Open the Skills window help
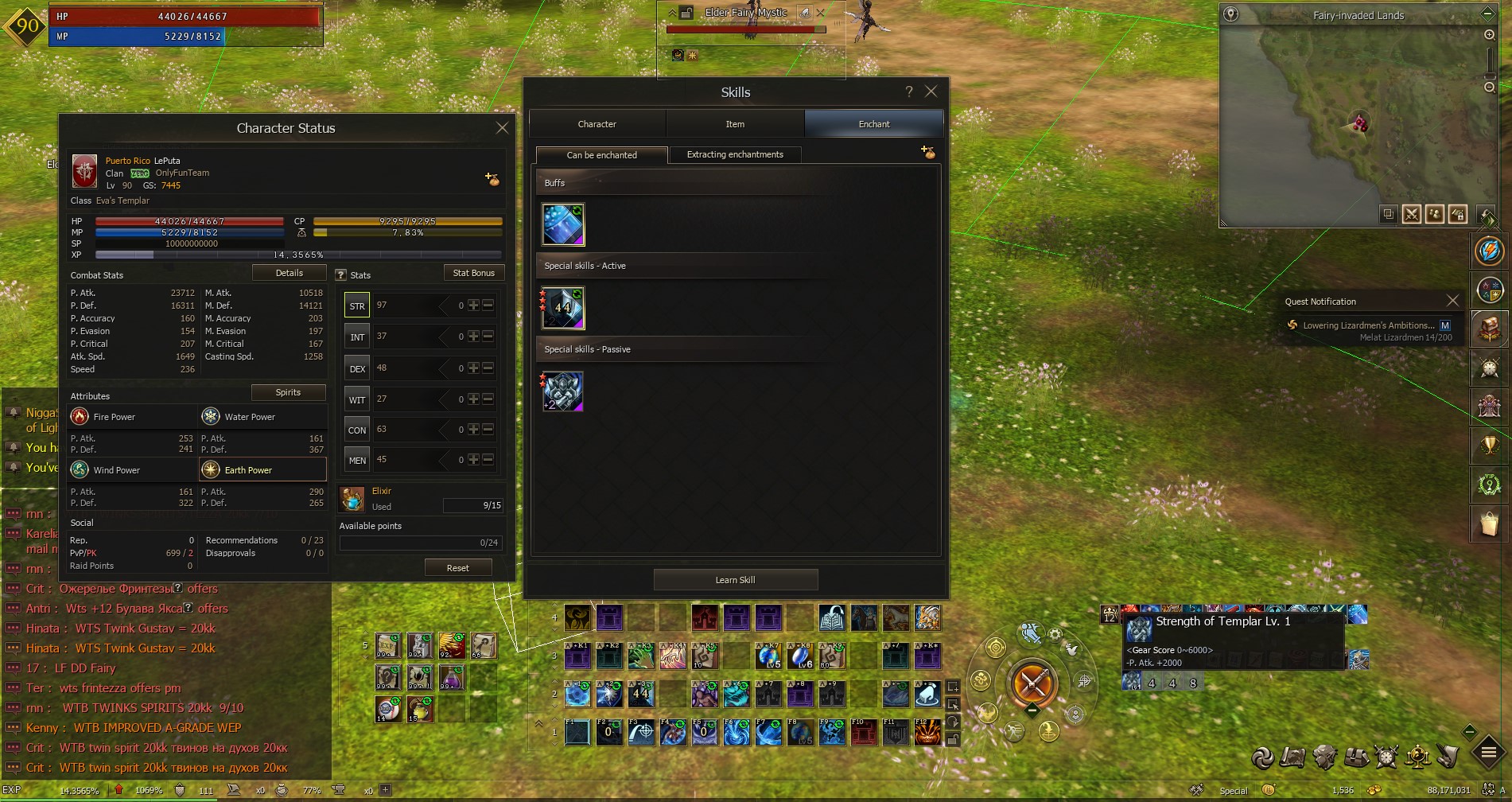The width and height of the screenshot is (1512, 802). pyautogui.click(x=909, y=91)
